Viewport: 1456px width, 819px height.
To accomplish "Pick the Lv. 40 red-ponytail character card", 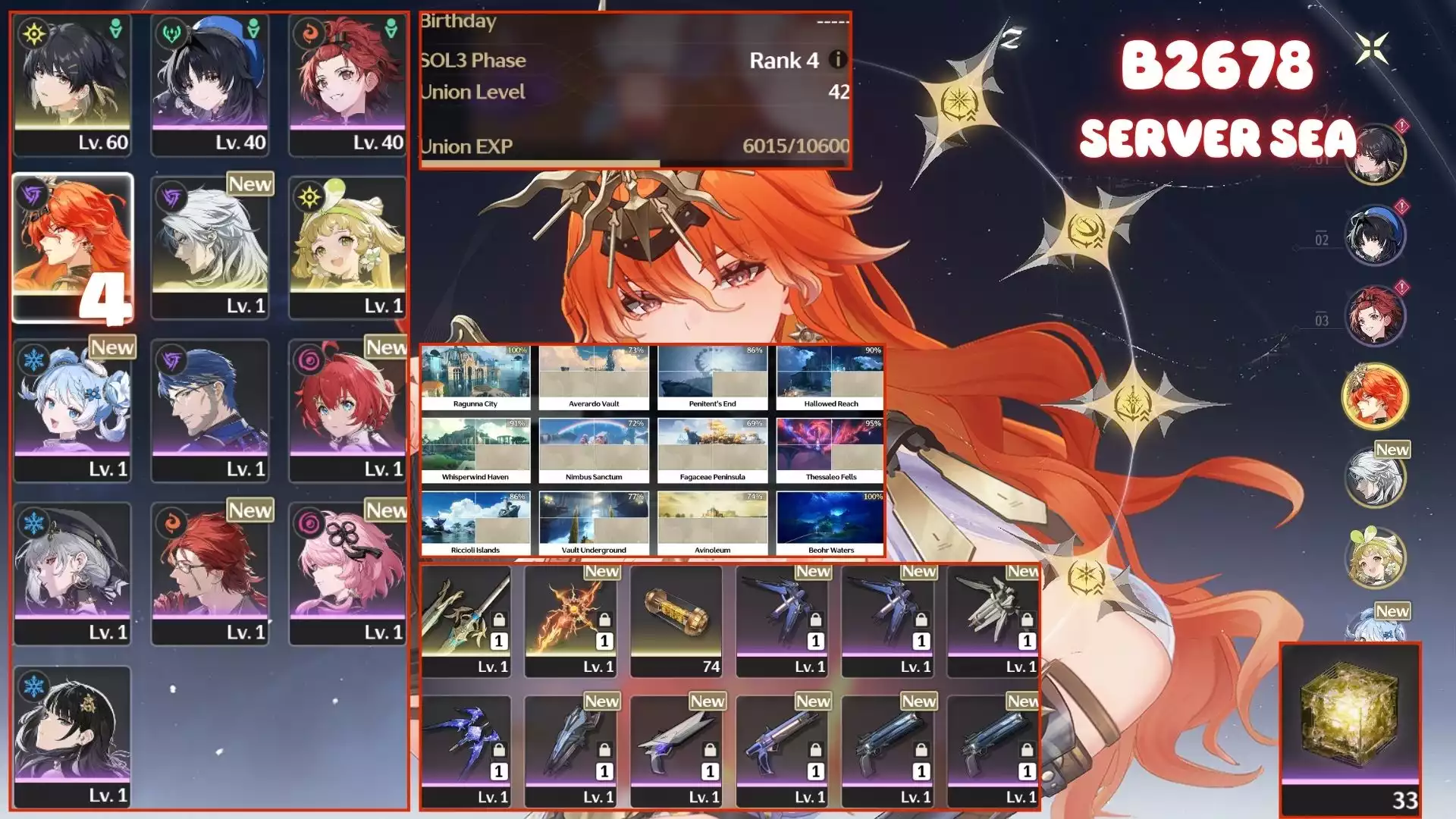I will coord(347,83).
